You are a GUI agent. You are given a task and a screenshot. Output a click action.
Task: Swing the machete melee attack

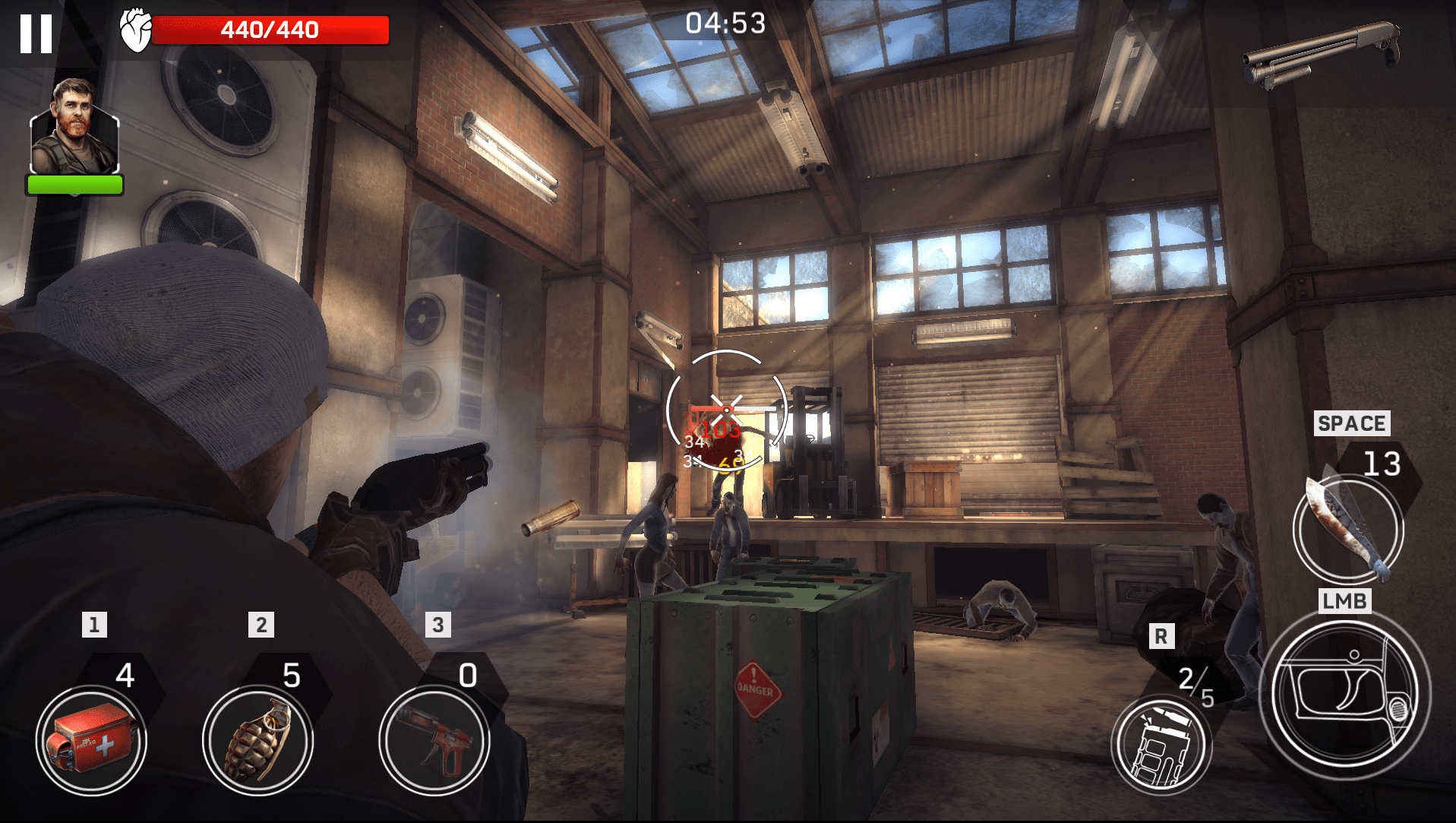(x=1348, y=528)
